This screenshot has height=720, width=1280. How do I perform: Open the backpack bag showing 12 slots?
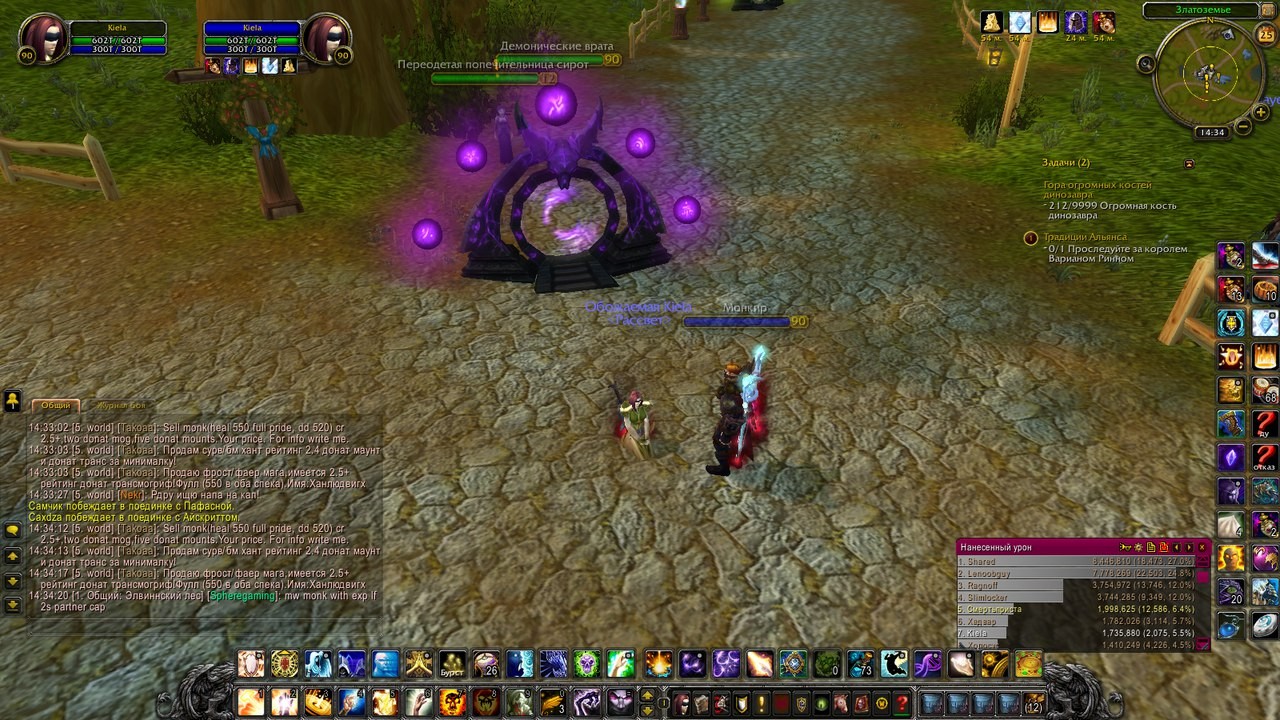coord(1033,703)
